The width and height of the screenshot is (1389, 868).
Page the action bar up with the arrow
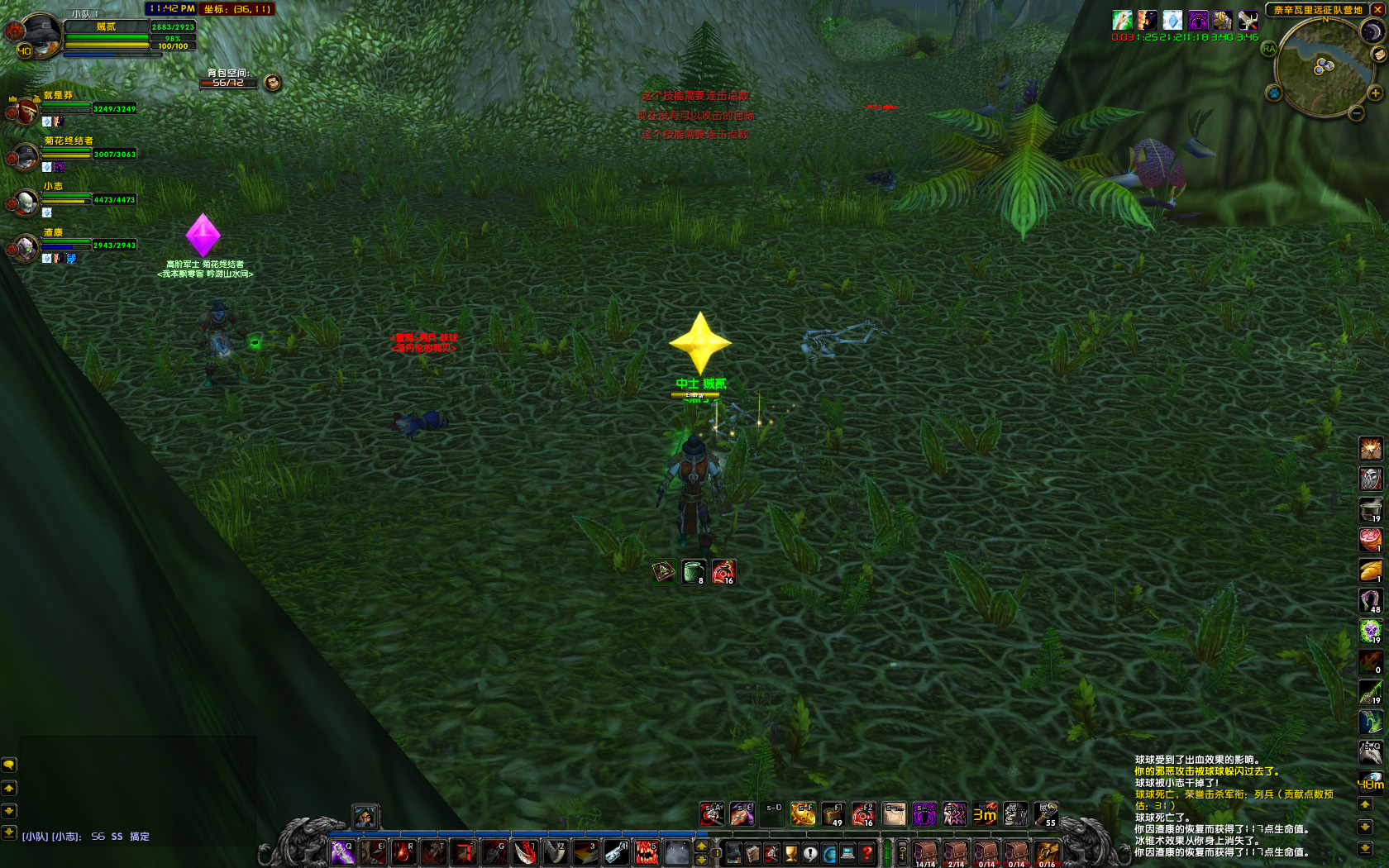702,846
